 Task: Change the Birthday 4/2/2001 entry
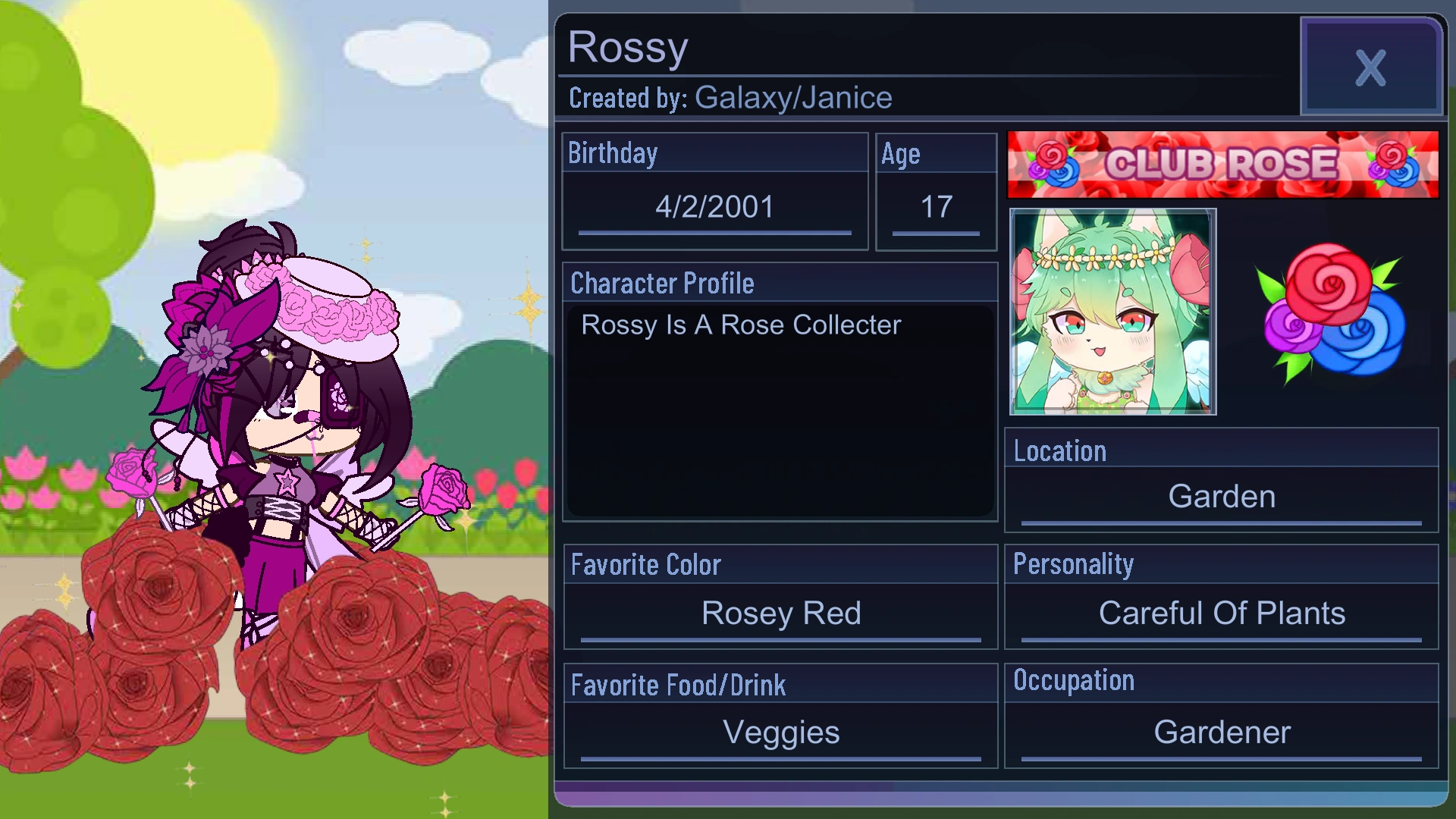pos(714,206)
